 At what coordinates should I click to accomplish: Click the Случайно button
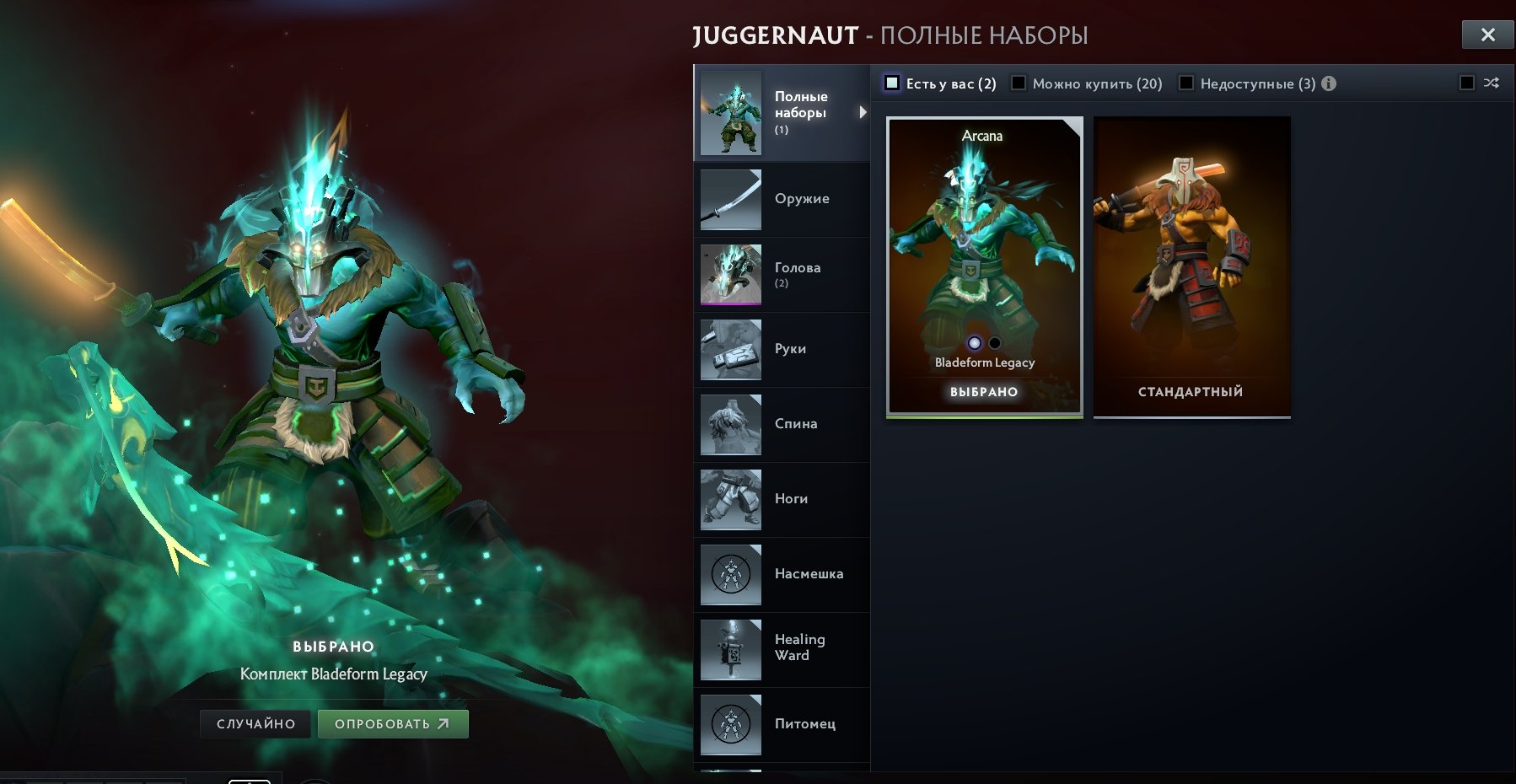(x=255, y=724)
